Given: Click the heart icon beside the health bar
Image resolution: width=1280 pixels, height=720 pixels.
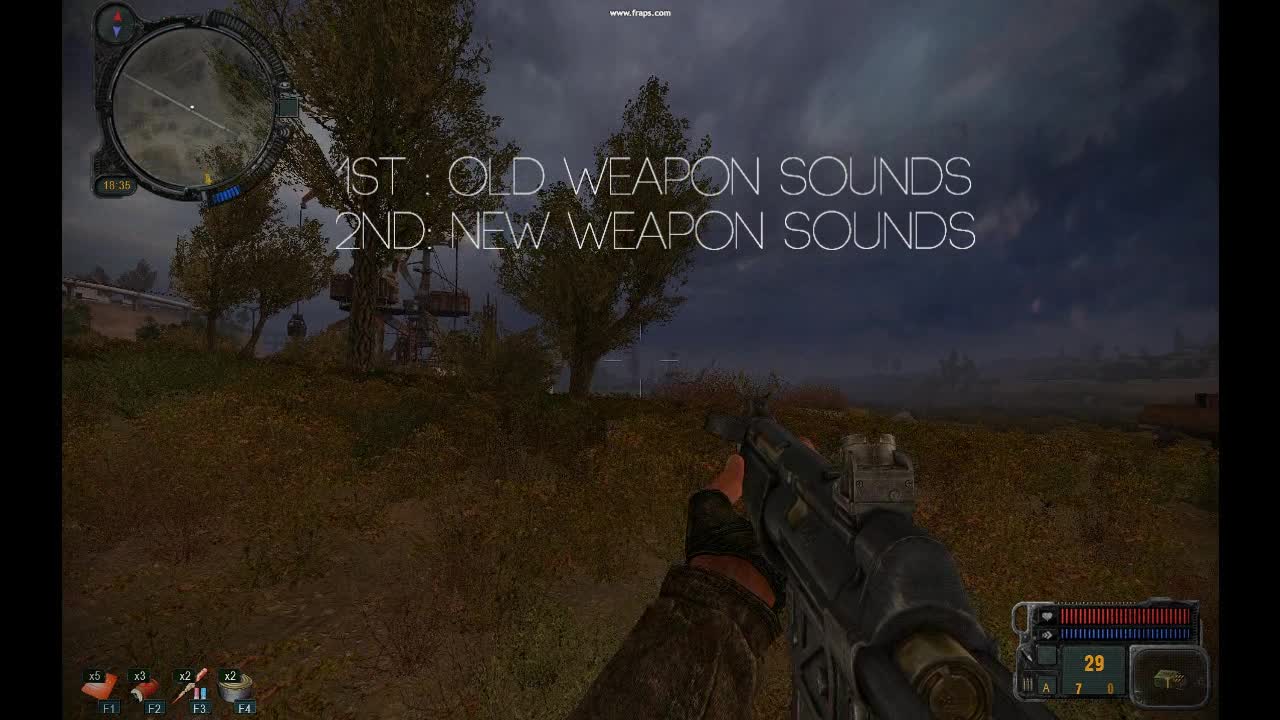Looking at the screenshot, I should 1047,616.
